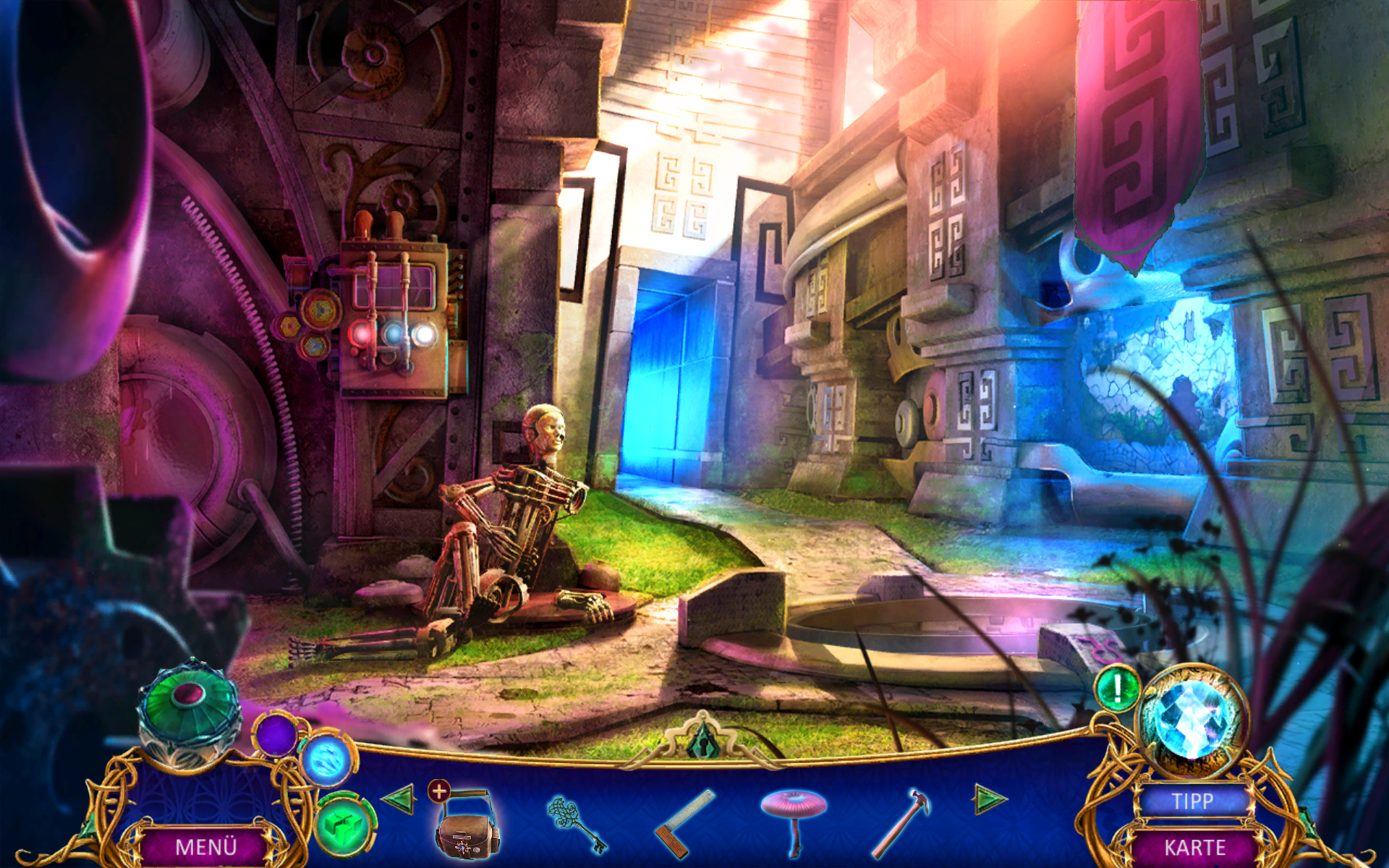
Task: Open the KARTE map button
Action: 1194,847
